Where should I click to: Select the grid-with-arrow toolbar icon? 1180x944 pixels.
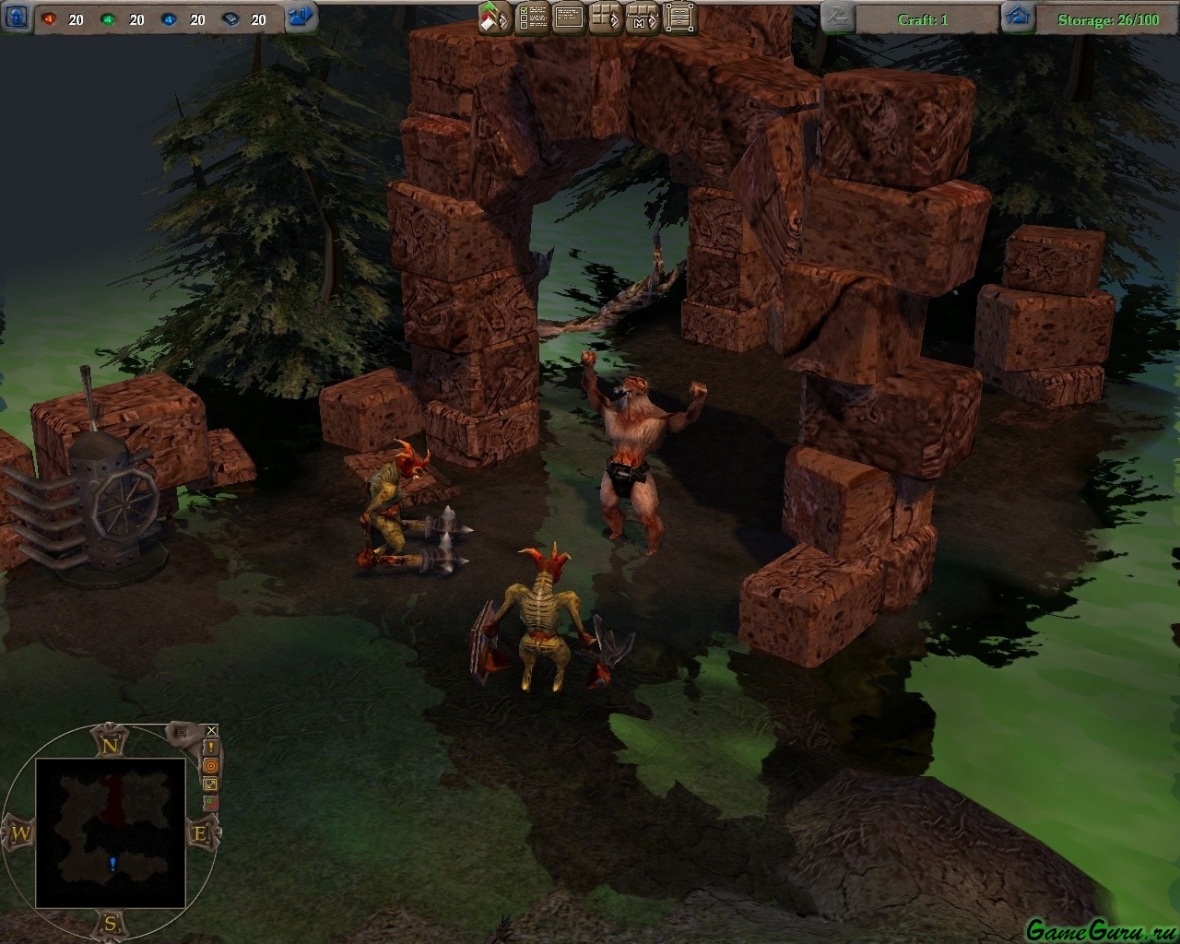(x=605, y=17)
